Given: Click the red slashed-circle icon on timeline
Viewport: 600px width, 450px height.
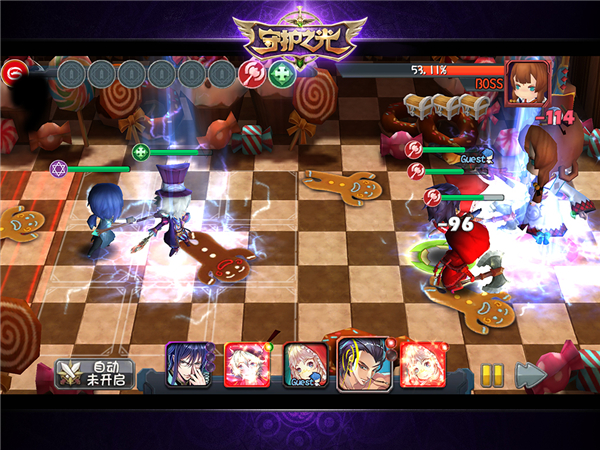Looking at the screenshot, I should [251, 74].
